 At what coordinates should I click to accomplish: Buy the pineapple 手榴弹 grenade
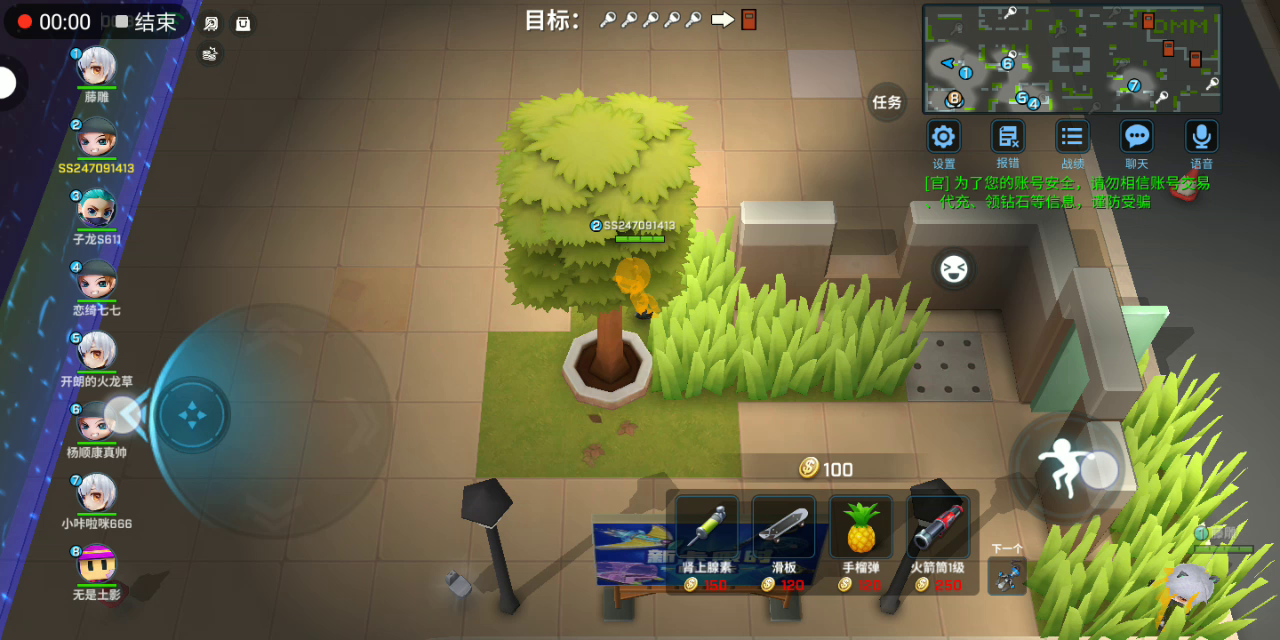(x=860, y=527)
